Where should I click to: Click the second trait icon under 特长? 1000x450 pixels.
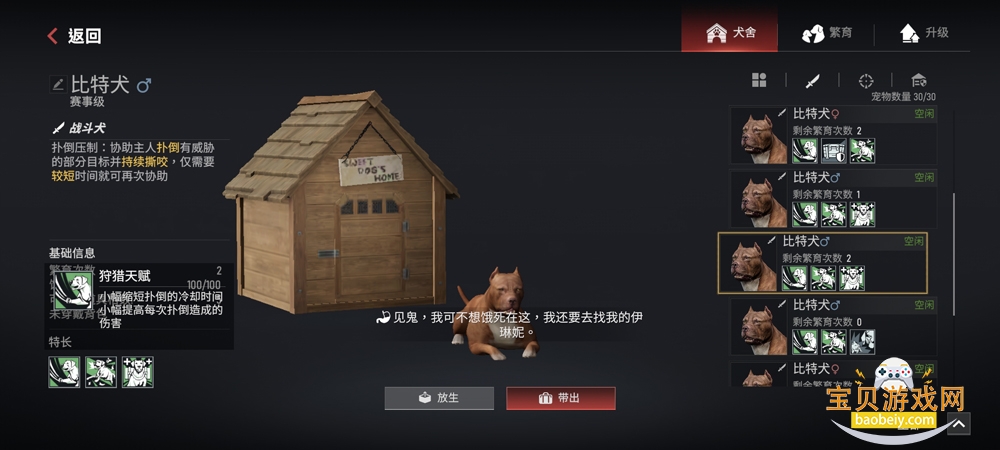101,372
